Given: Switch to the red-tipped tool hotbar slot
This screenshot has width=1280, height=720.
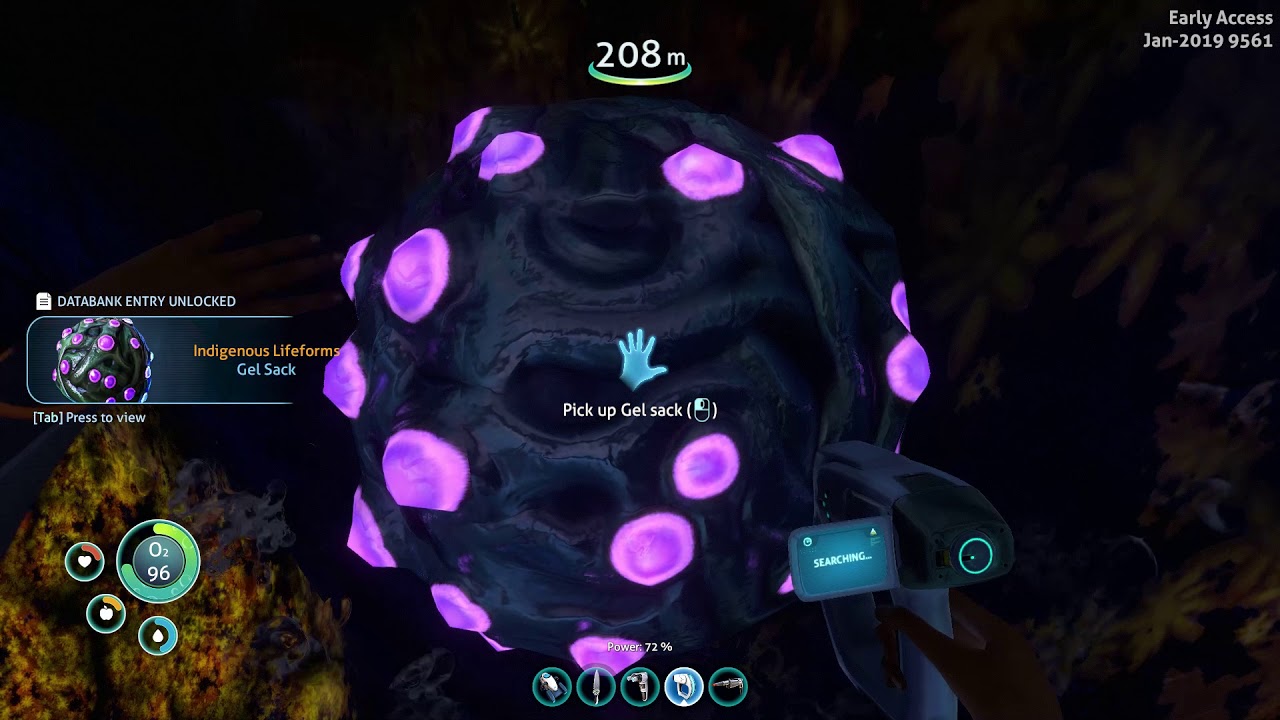Looking at the screenshot, I should (728, 687).
